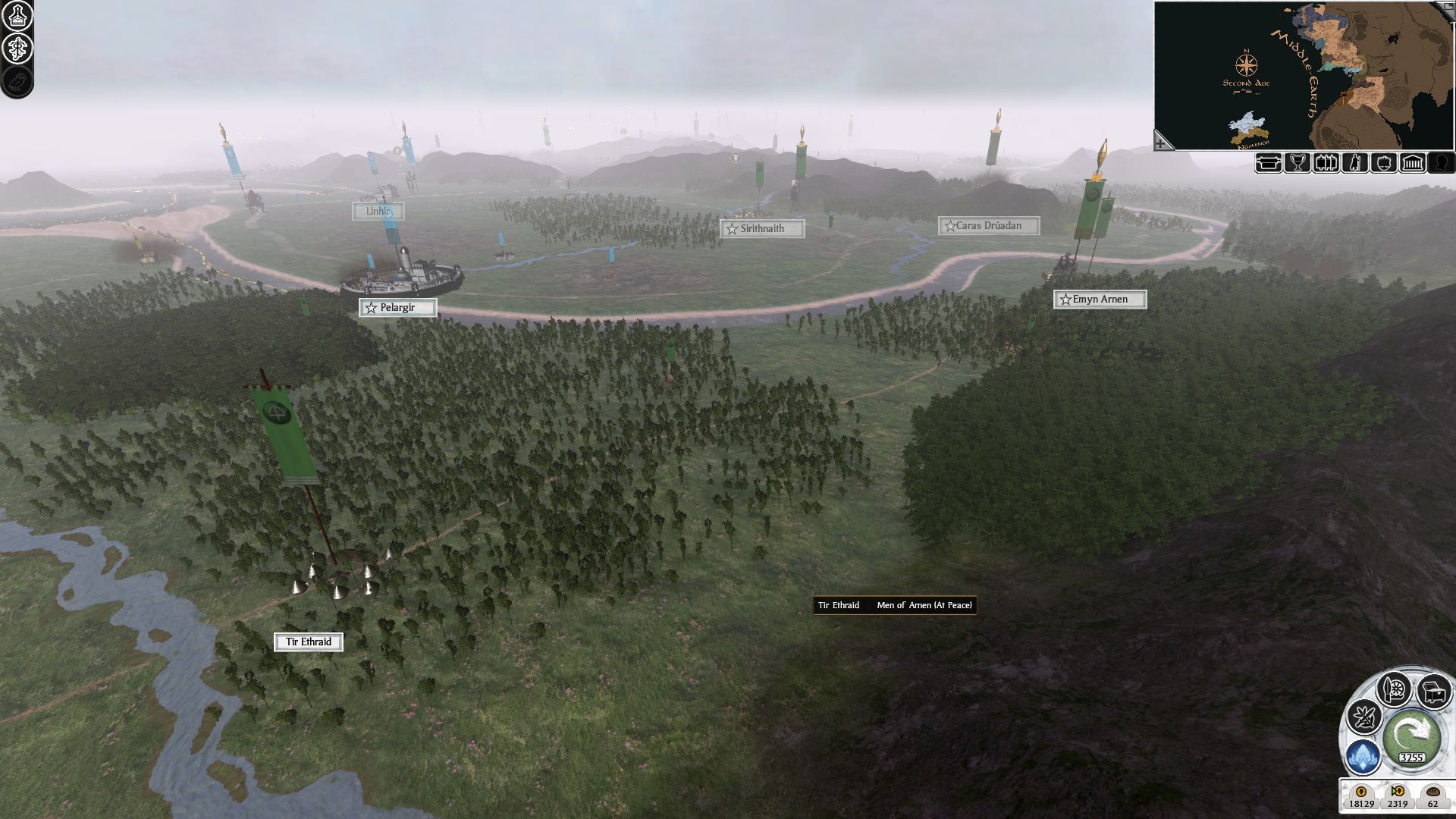
Task: Click the End Turn arrow button
Action: point(1410,733)
